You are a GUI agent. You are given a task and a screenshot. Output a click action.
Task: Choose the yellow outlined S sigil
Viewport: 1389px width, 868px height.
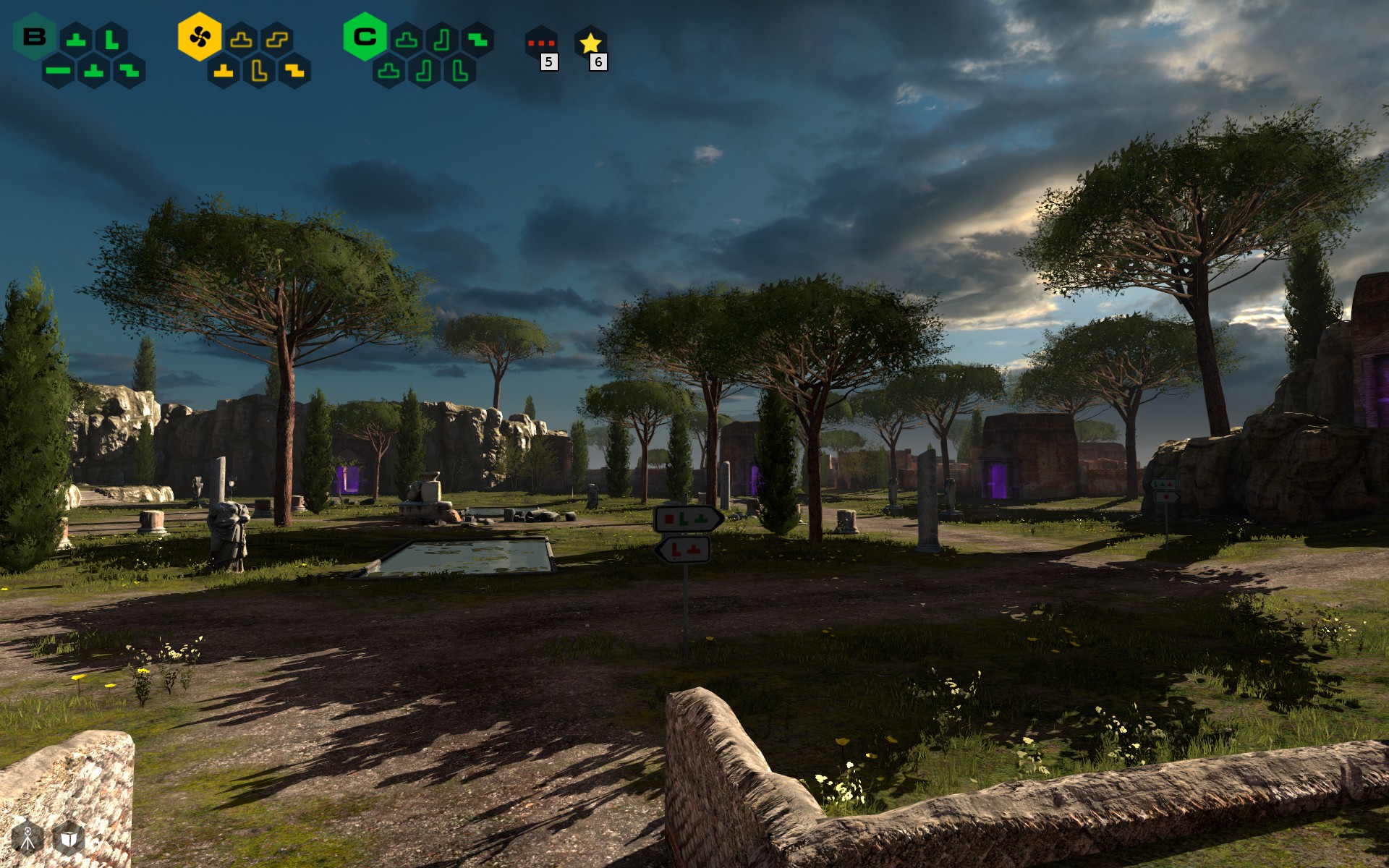tap(277, 39)
